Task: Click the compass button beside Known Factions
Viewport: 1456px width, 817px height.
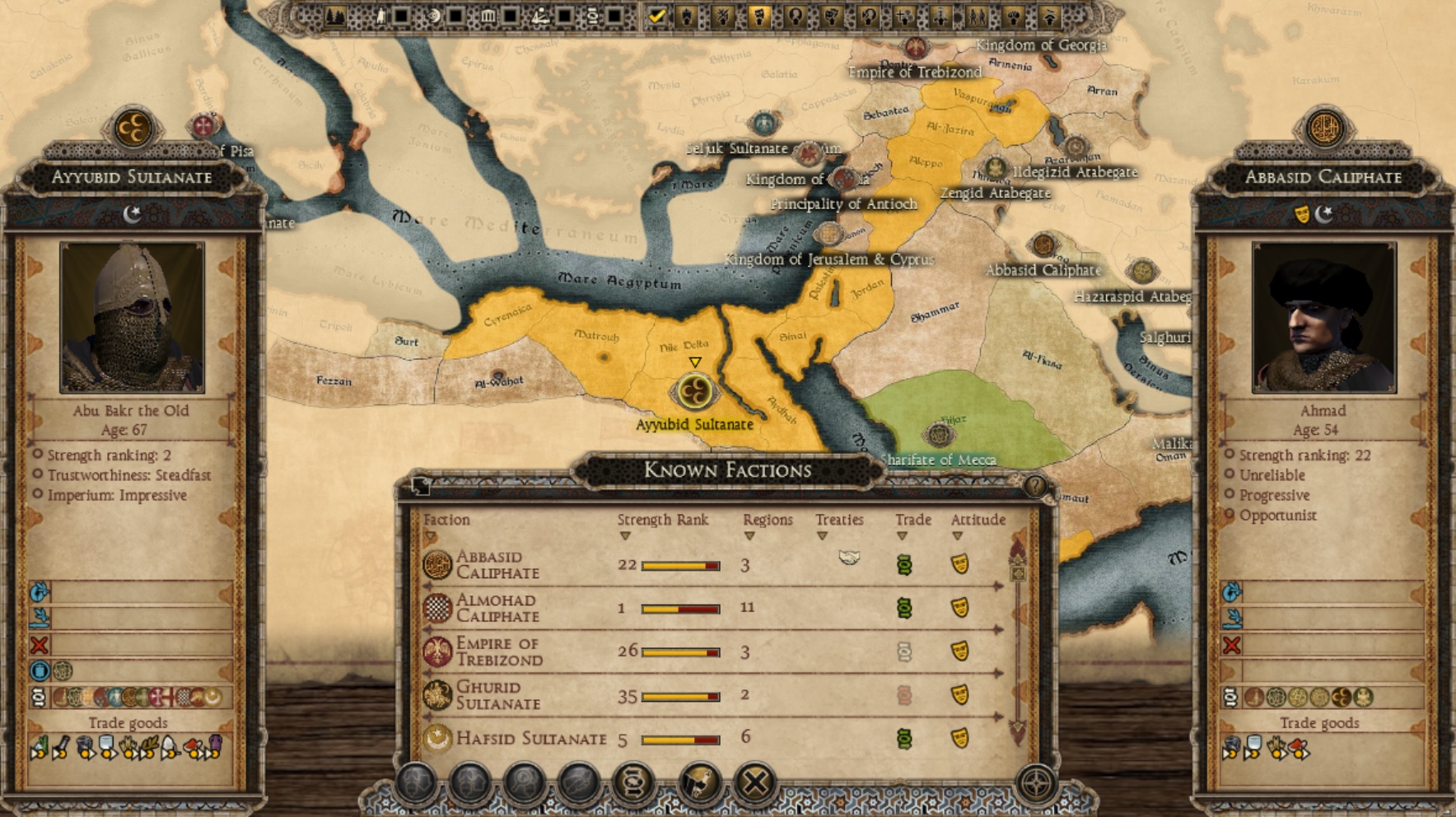Action: 1035,782
